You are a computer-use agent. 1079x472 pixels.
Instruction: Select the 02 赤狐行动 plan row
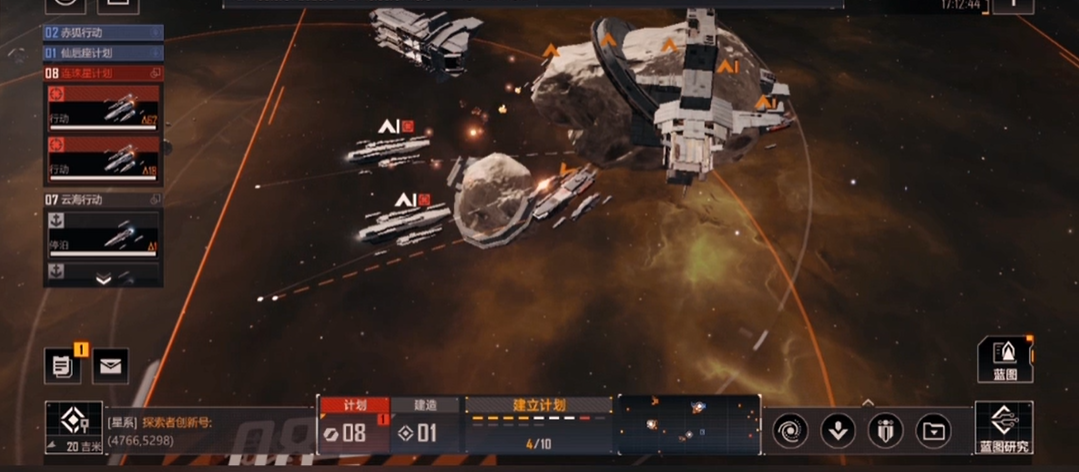(101, 33)
